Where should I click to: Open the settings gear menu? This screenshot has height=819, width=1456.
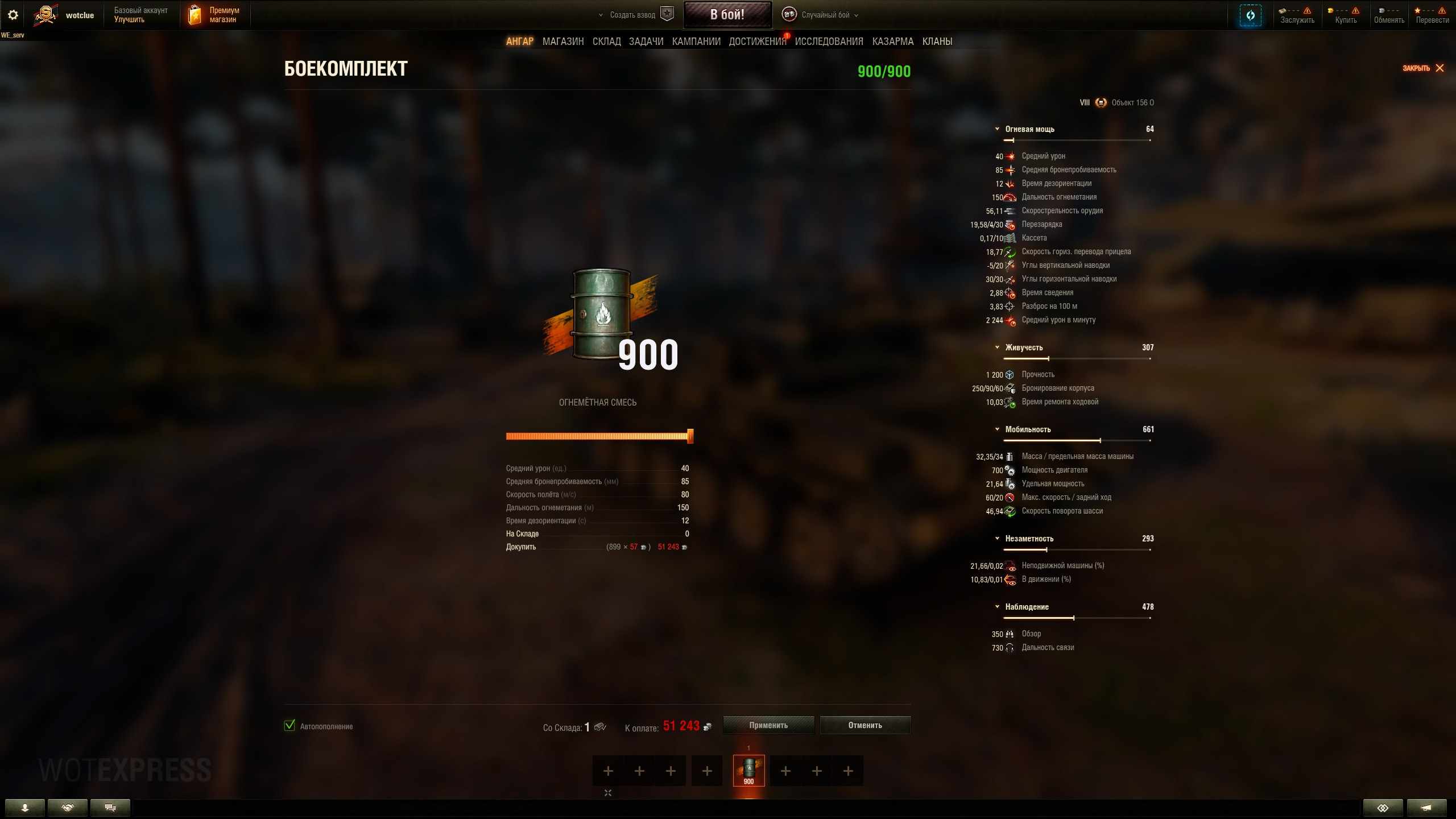tap(13, 15)
